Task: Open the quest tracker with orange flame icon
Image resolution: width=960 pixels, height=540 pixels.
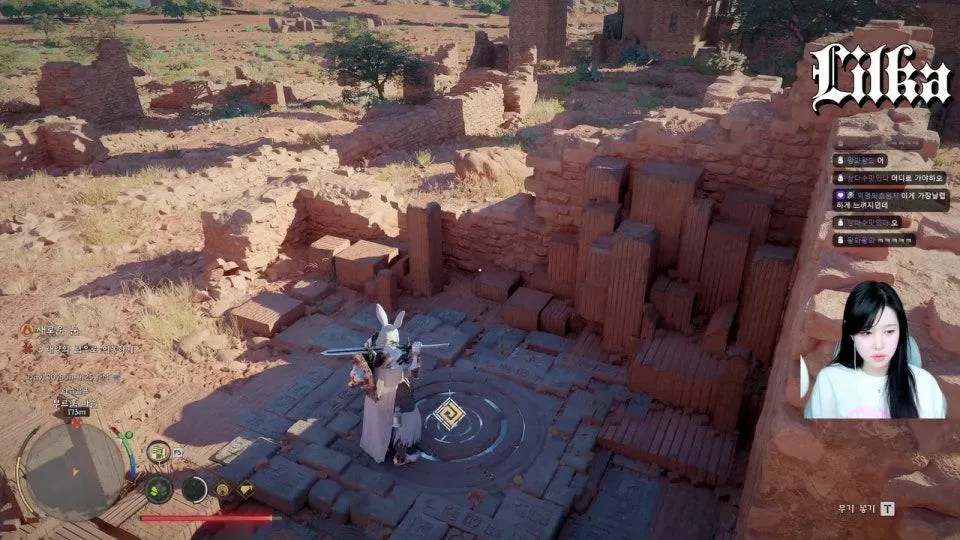Action: point(27,329)
